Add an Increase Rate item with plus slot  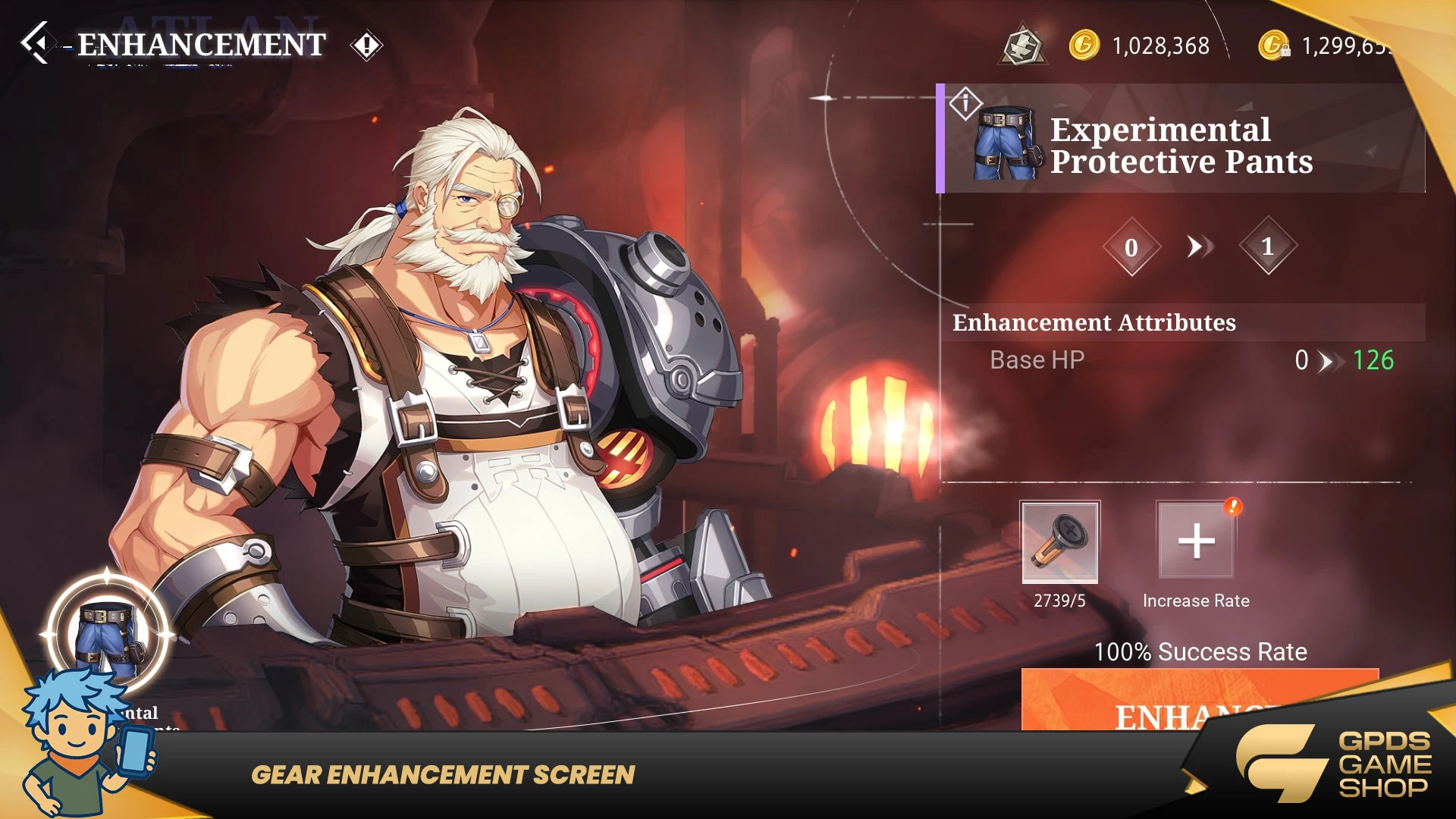pos(1196,541)
